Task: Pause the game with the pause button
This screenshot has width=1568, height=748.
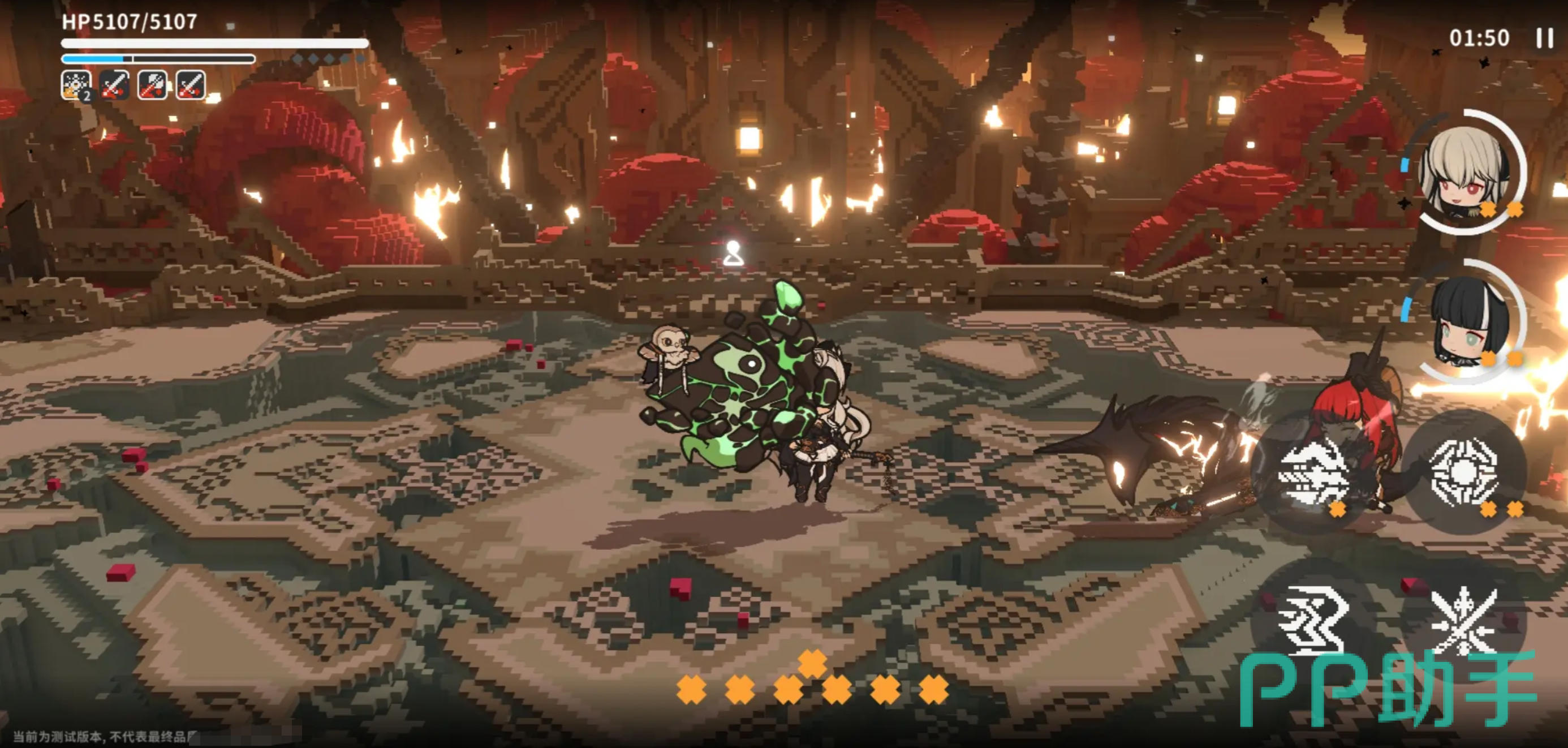Action: click(x=1544, y=38)
